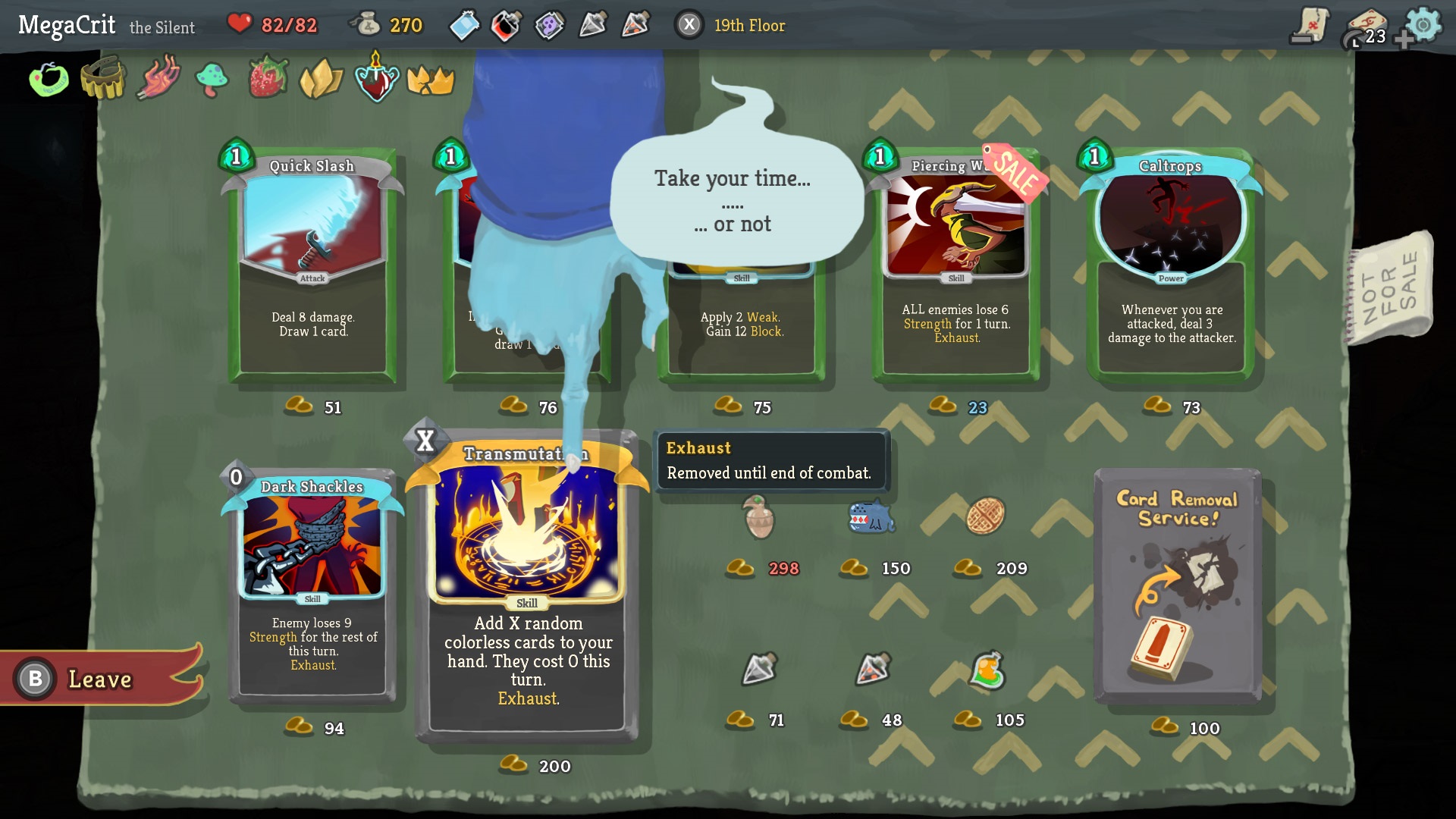Purchase the blue fish relic for 150 gold
The height and width of the screenshot is (819, 1456).
[871, 518]
